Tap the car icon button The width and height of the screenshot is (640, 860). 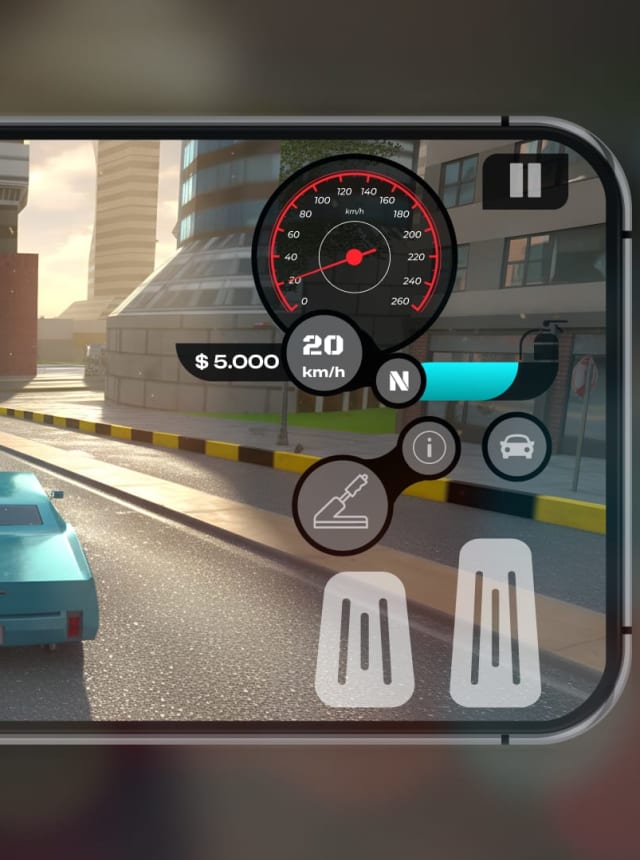(516, 447)
